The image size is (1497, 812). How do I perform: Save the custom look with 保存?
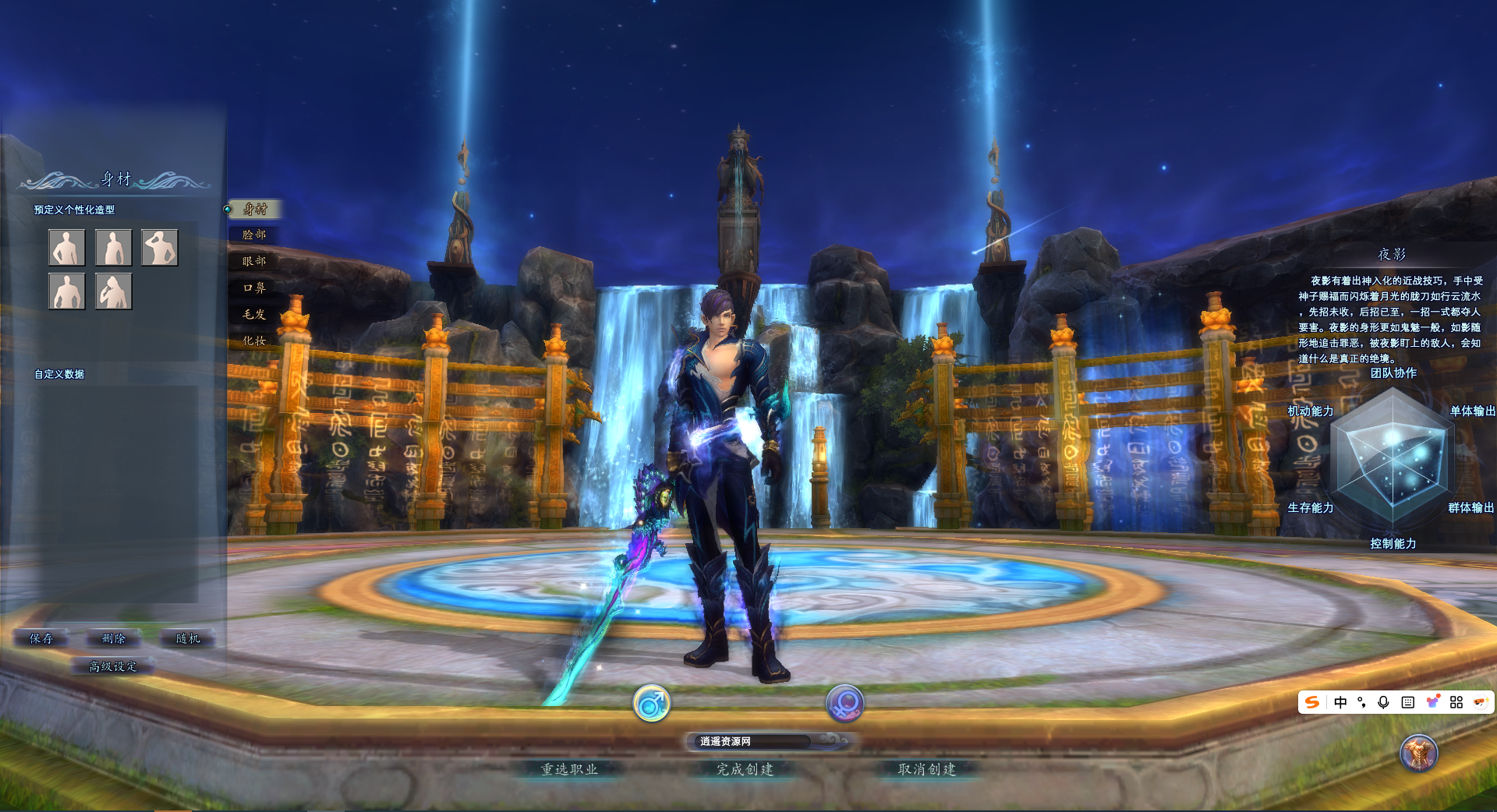tap(41, 638)
